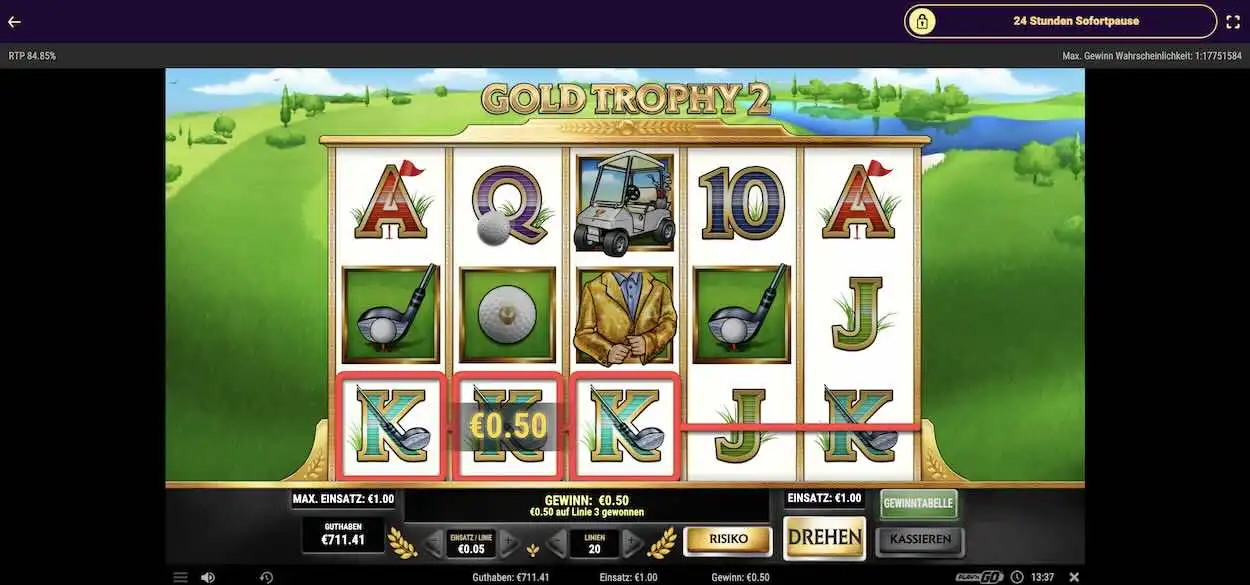Activate the 24 Stunden Sofortpause button
Screen dimensions: 1250x585
coord(1060,21)
